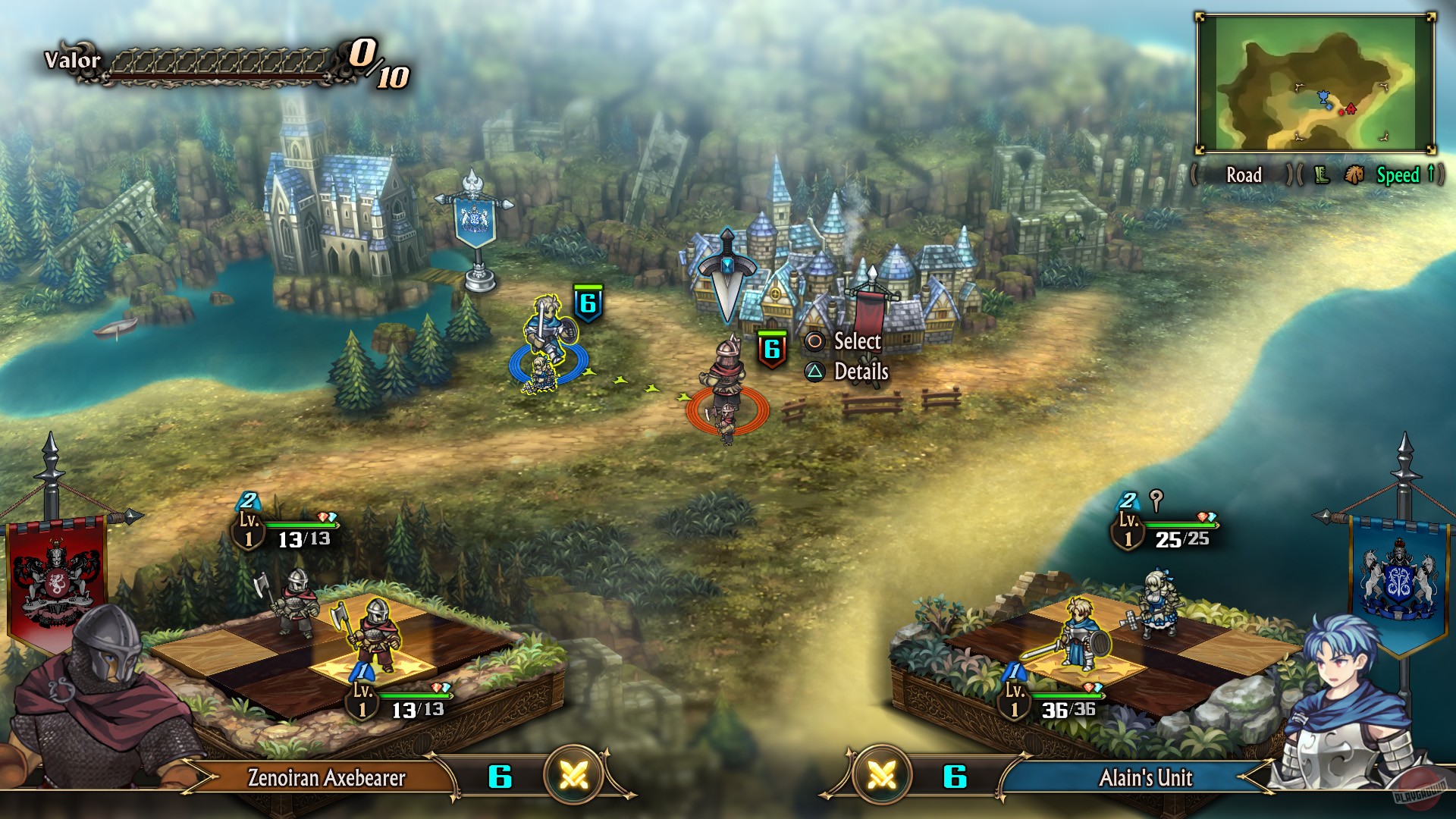Image resolution: width=1456 pixels, height=819 pixels.
Task: Toggle the enemy unit's orange stamina badge
Action: (771, 350)
